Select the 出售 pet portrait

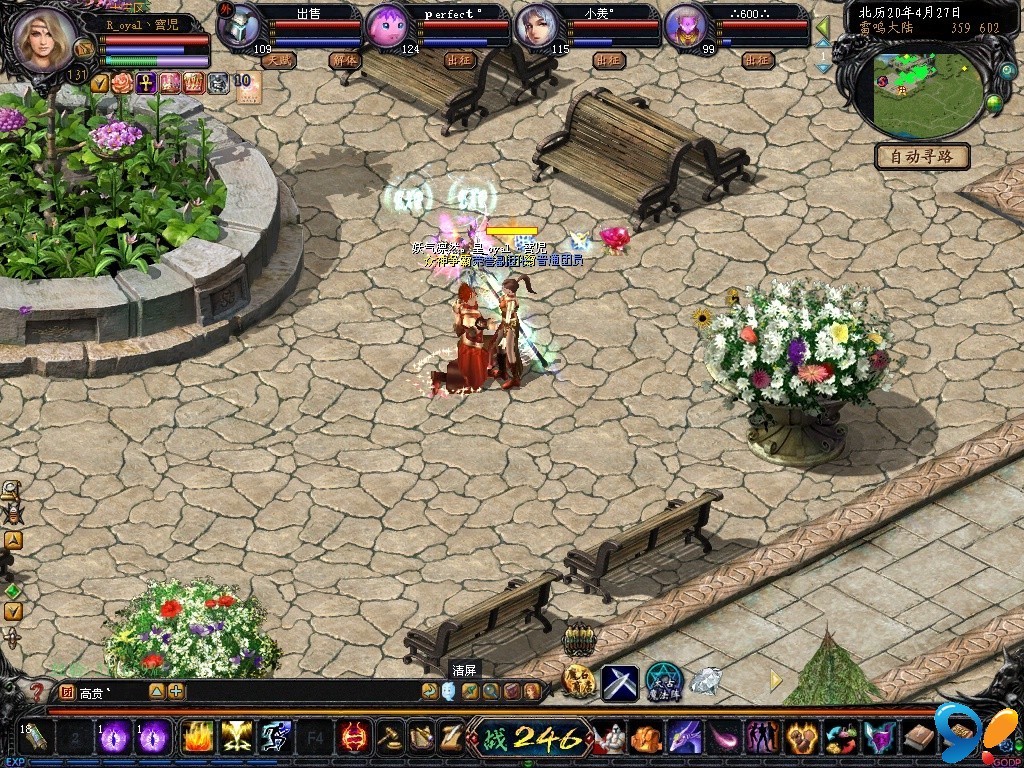pos(239,28)
